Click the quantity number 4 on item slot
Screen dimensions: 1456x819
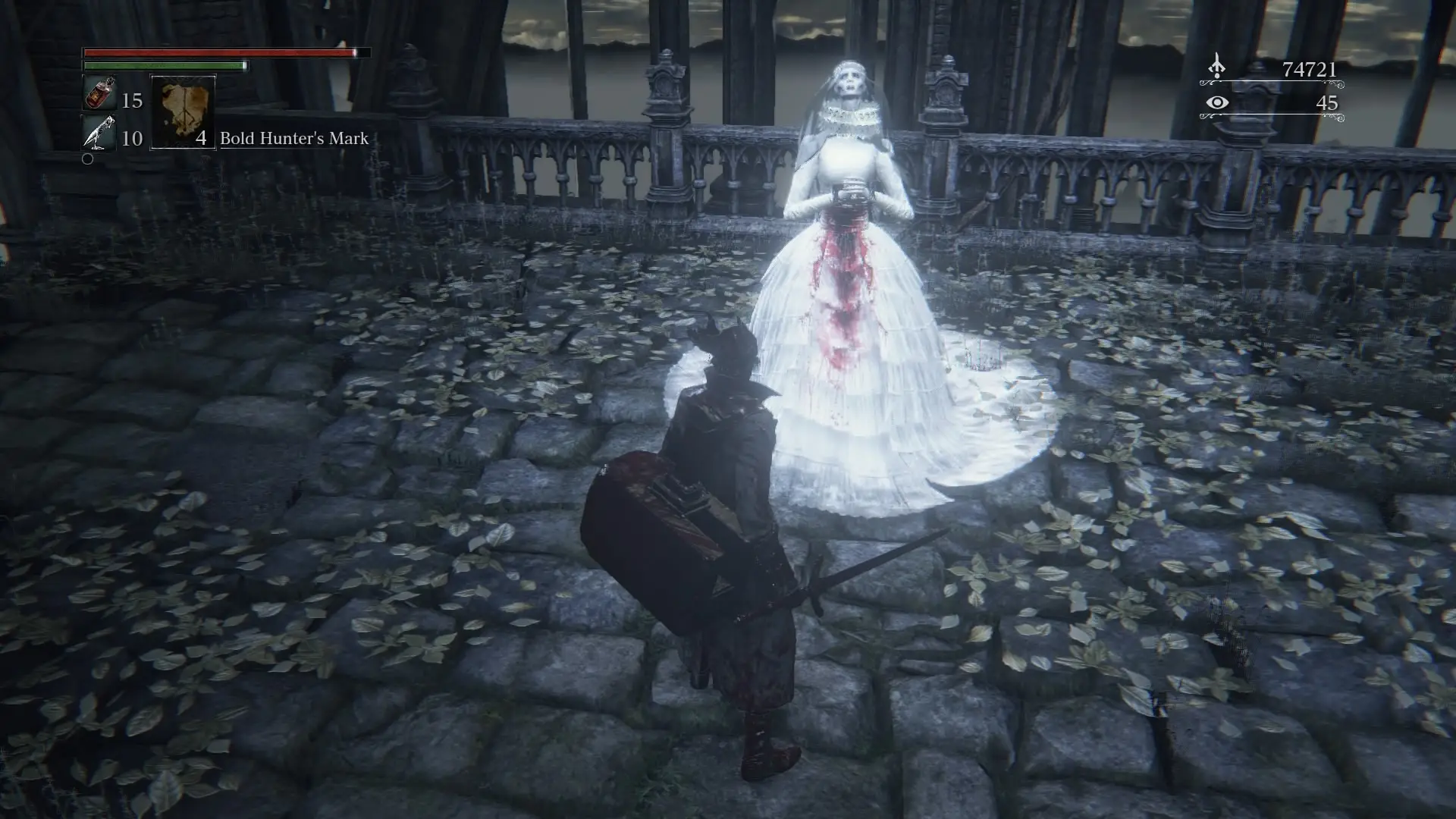click(x=200, y=139)
